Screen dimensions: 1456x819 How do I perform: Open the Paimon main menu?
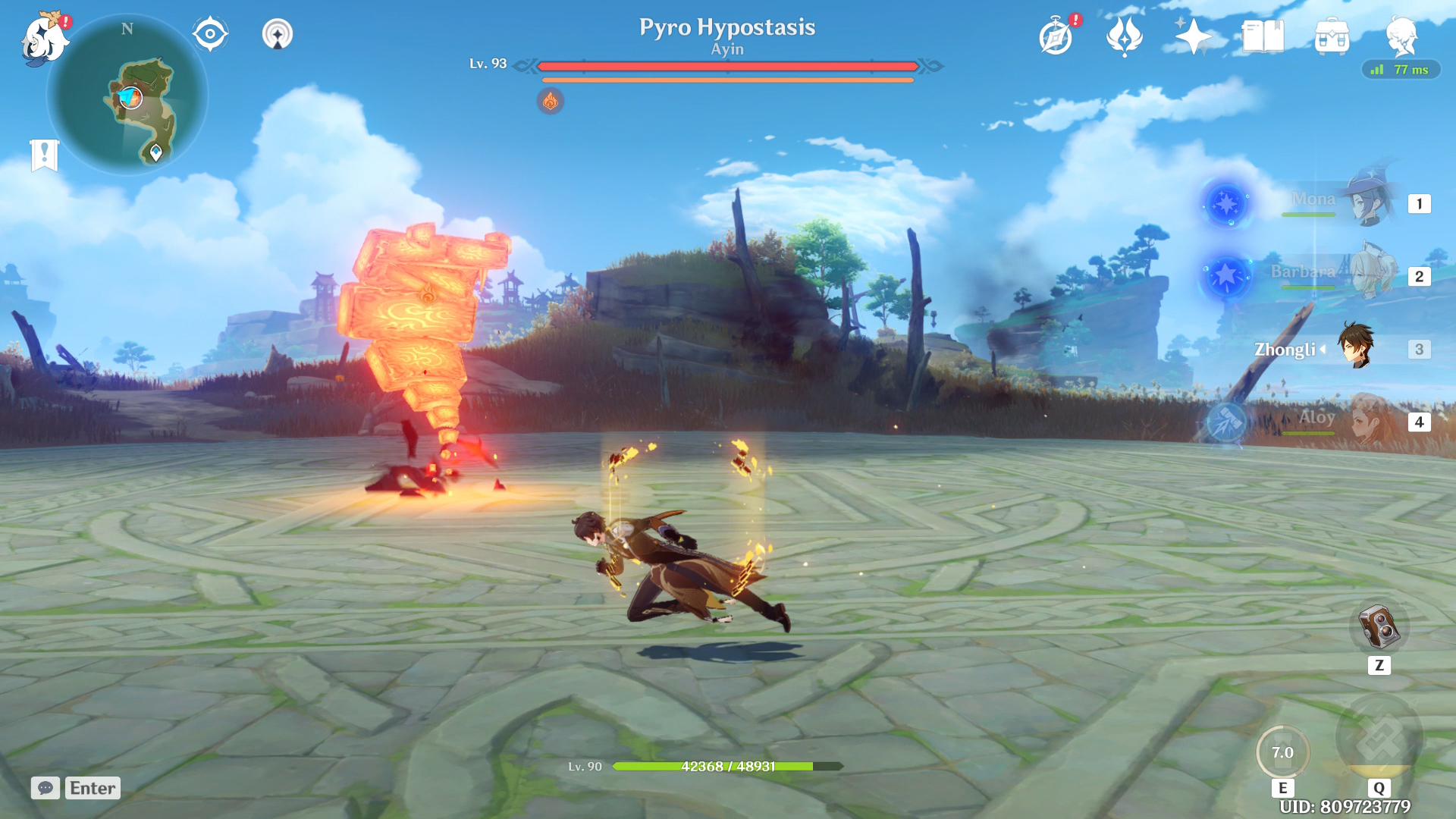(43, 38)
